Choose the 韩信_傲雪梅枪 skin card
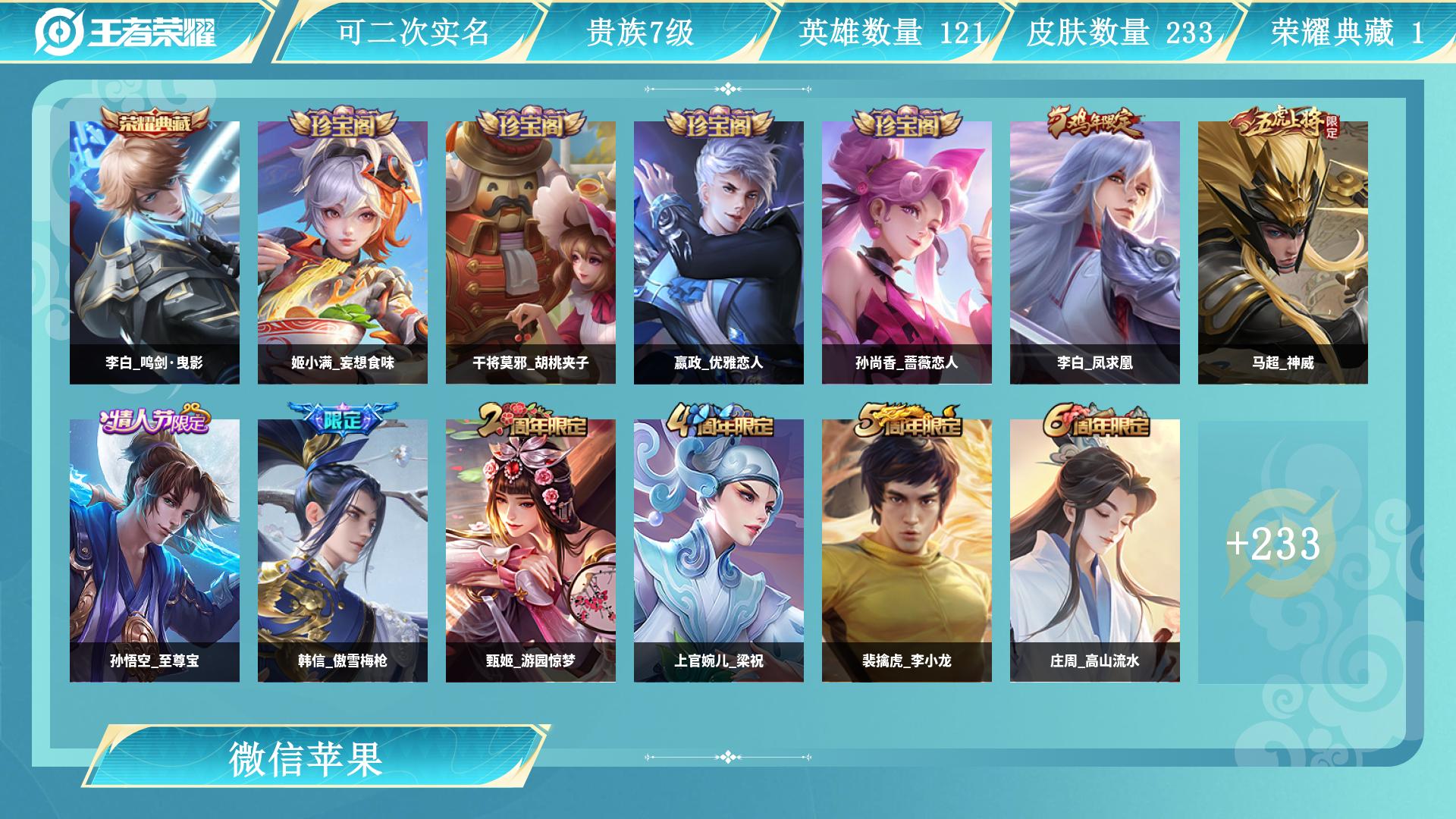This screenshot has width=1456, height=819. tap(343, 550)
